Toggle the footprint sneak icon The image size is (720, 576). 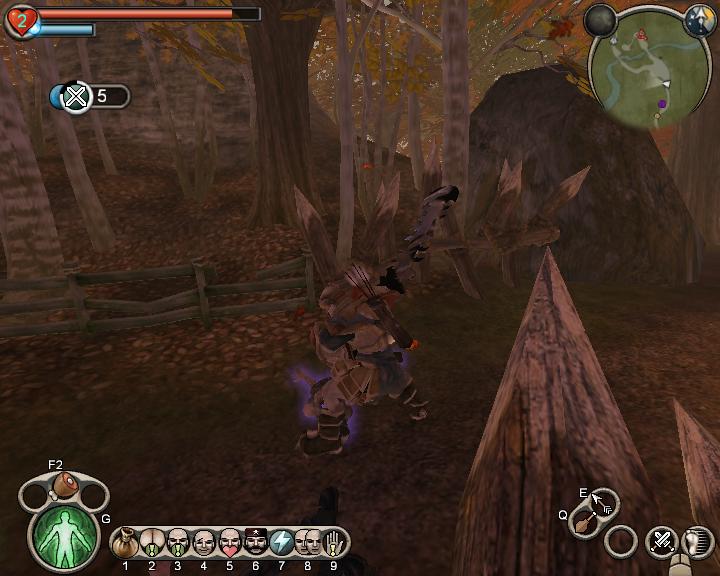tap(696, 542)
